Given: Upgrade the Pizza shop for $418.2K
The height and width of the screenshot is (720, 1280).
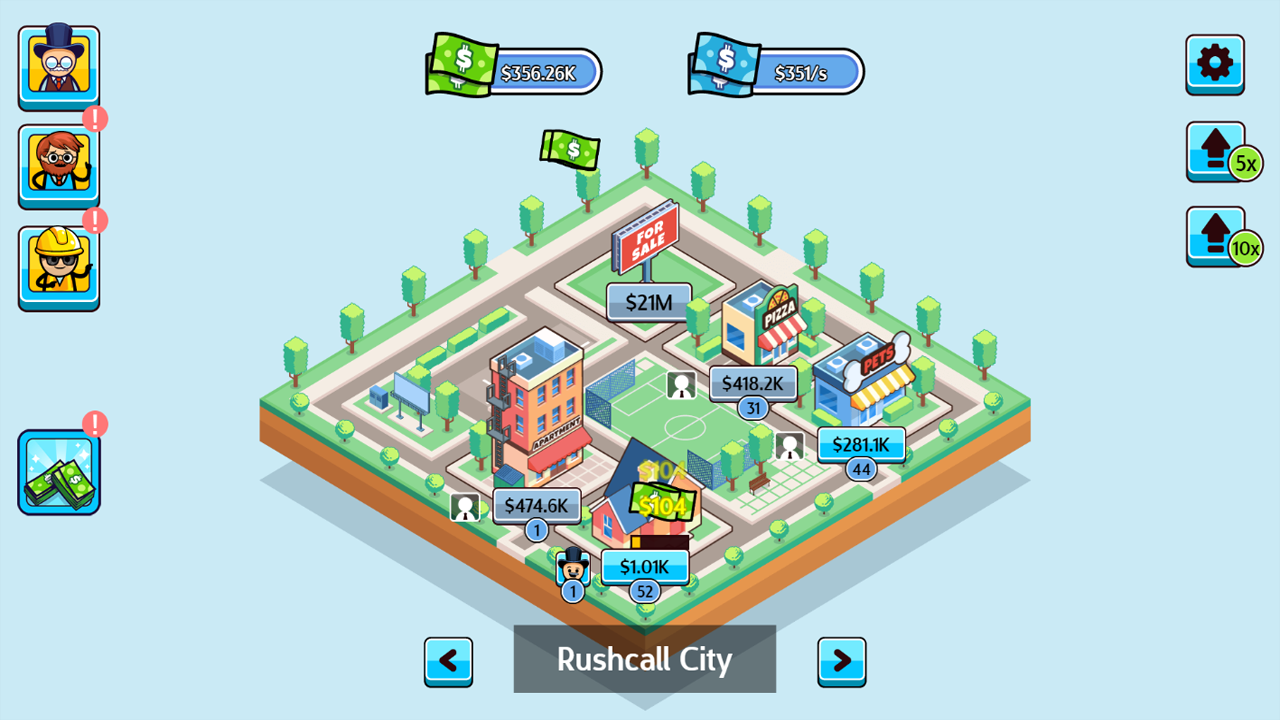Looking at the screenshot, I should [x=752, y=383].
